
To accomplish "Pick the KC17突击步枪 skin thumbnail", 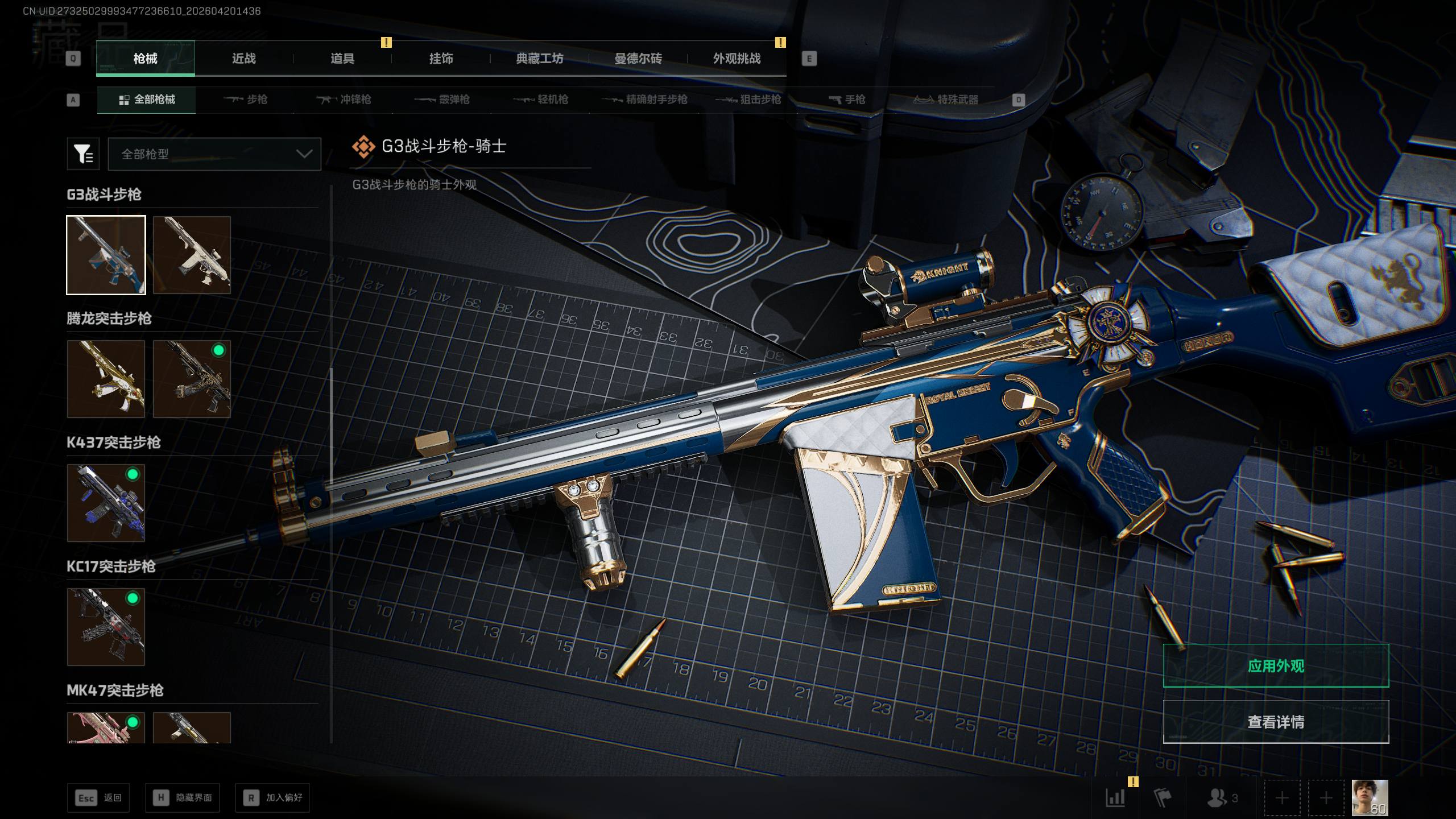I will coord(106,627).
